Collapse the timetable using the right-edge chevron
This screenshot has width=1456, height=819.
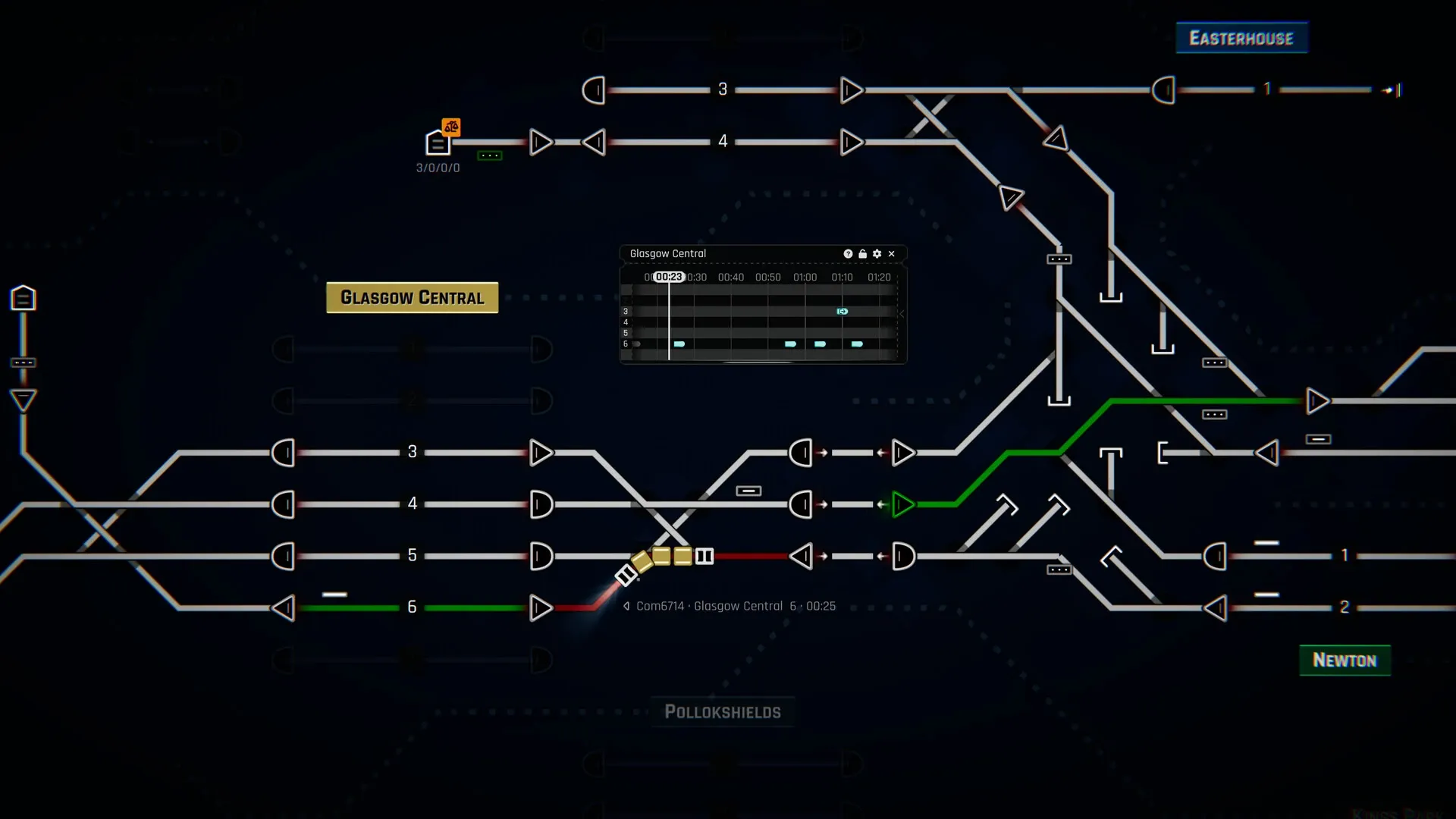point(902,312)
